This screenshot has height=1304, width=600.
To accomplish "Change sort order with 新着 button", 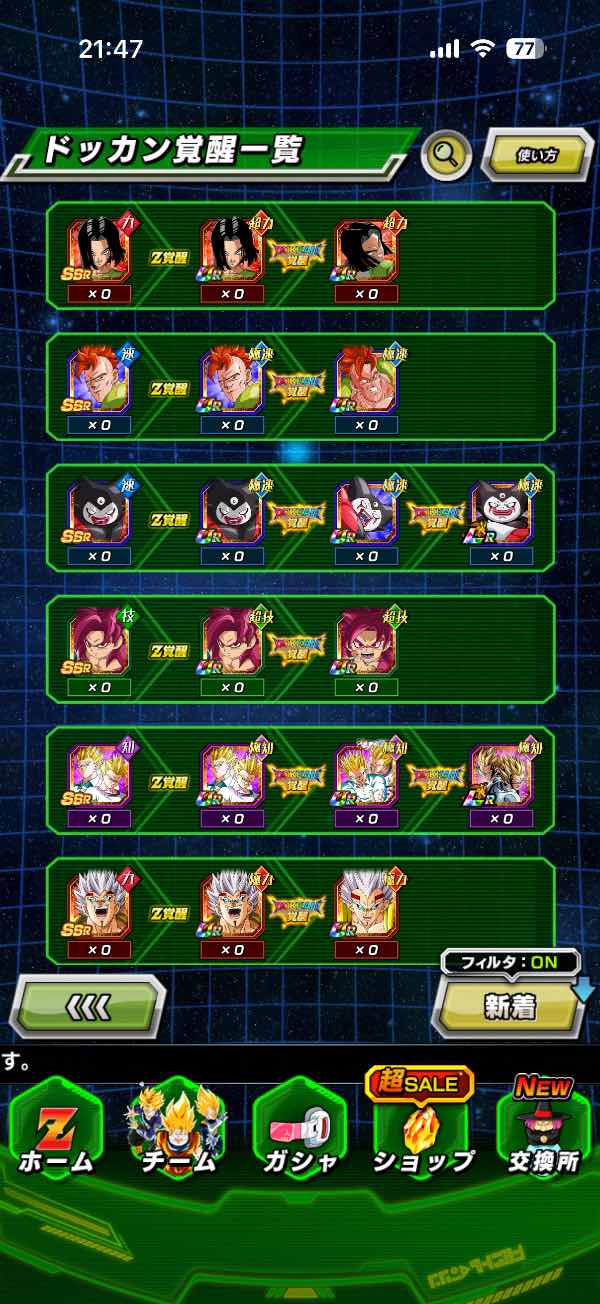I will pyautogui.click(x=510, y=1006).
